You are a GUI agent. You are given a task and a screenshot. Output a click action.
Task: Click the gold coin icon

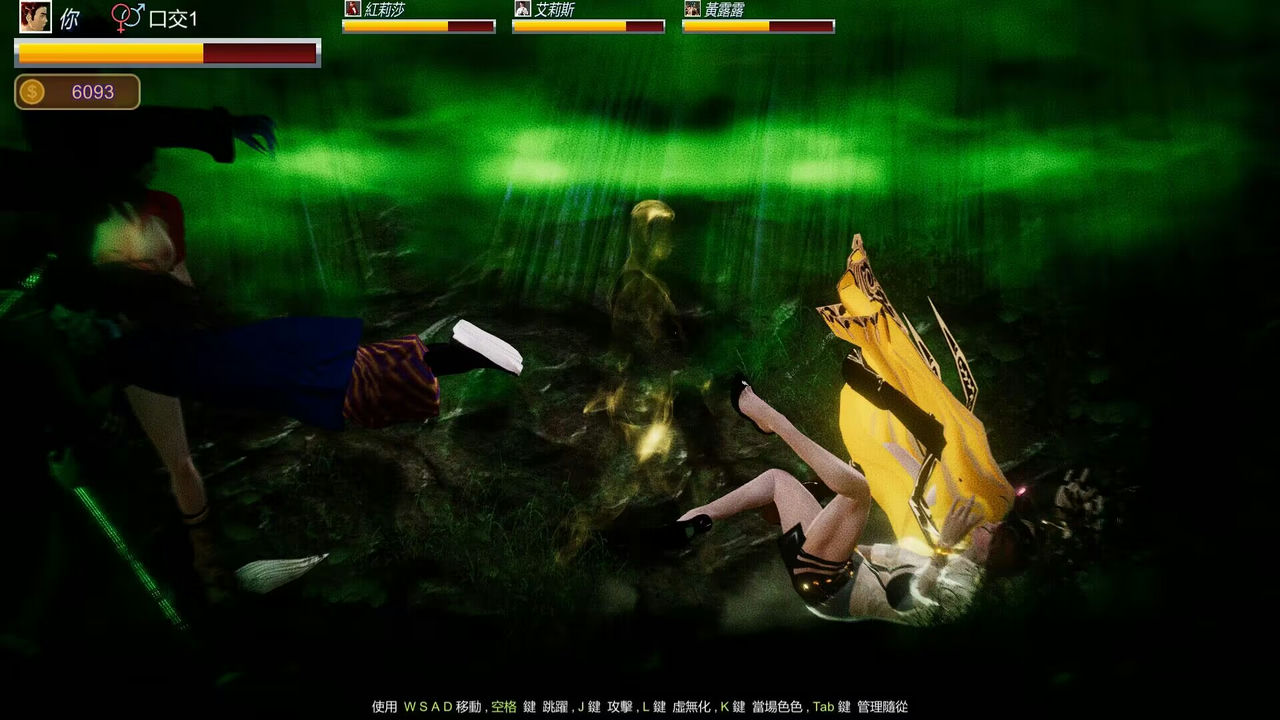[32, 90]
